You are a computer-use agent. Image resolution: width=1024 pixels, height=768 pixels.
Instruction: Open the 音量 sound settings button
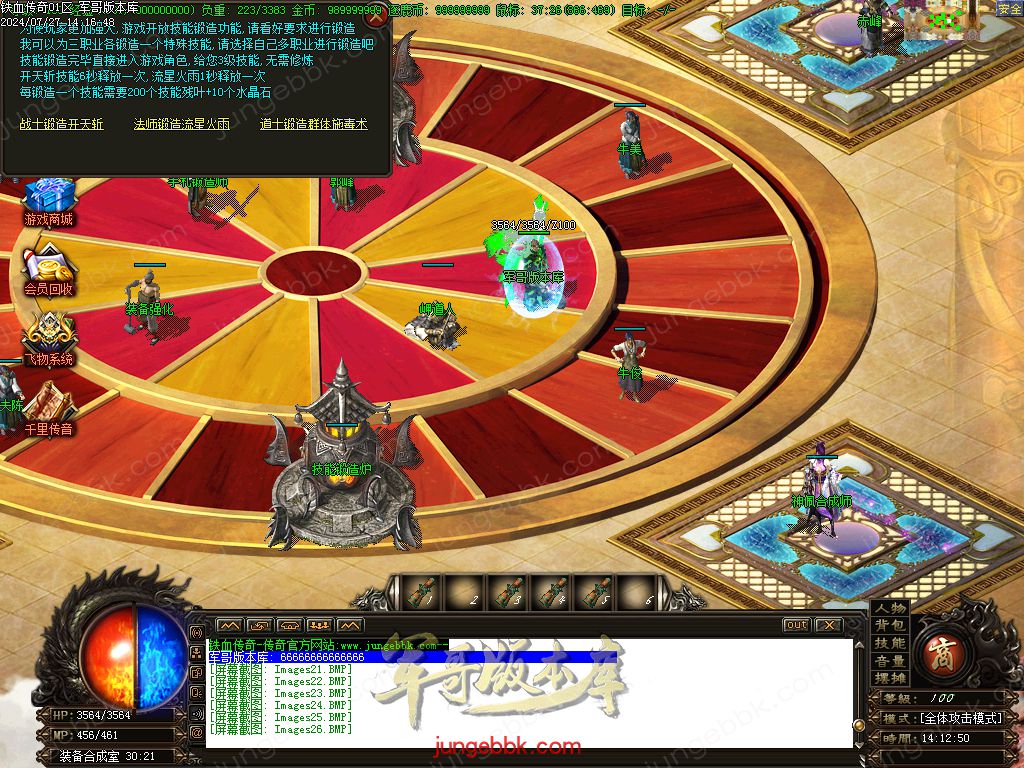point(889,661)
